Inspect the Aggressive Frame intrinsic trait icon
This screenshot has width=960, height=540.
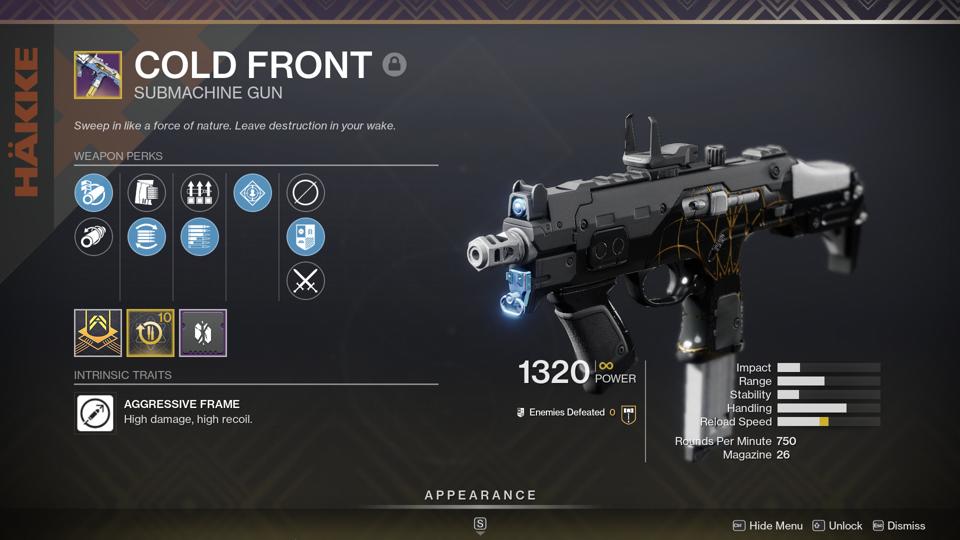(x=96, y=412)
